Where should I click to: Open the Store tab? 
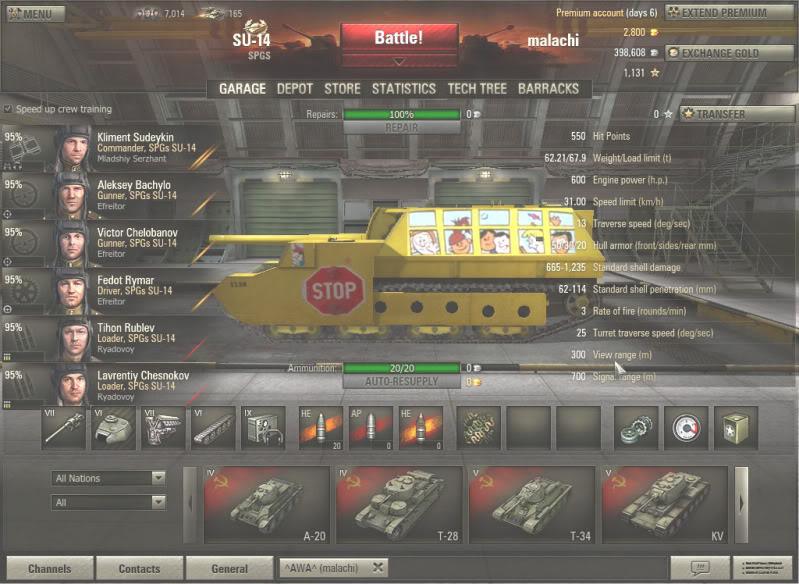pos(342,88)
